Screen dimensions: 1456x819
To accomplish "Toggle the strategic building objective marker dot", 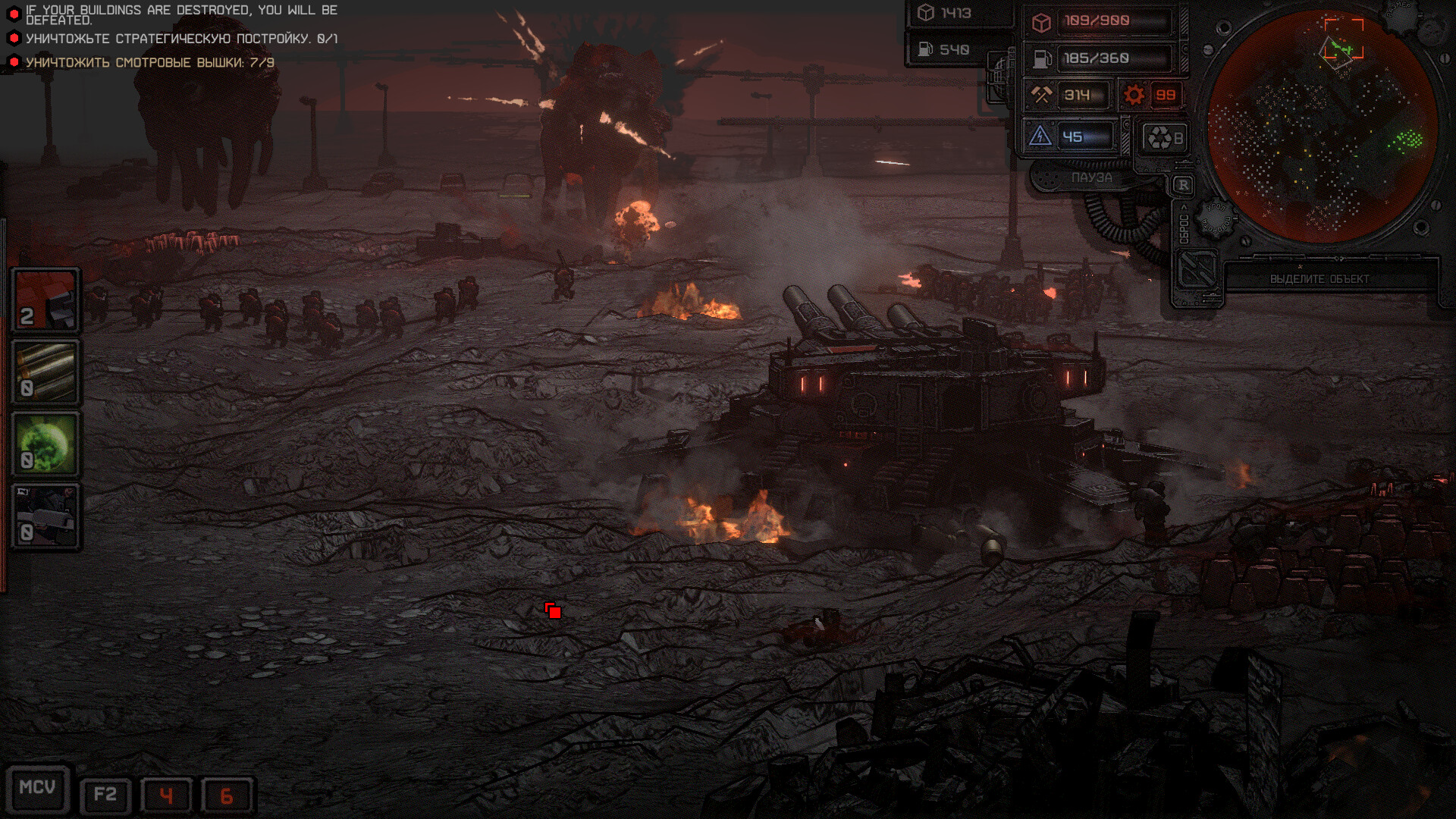I will click(15, 36).
